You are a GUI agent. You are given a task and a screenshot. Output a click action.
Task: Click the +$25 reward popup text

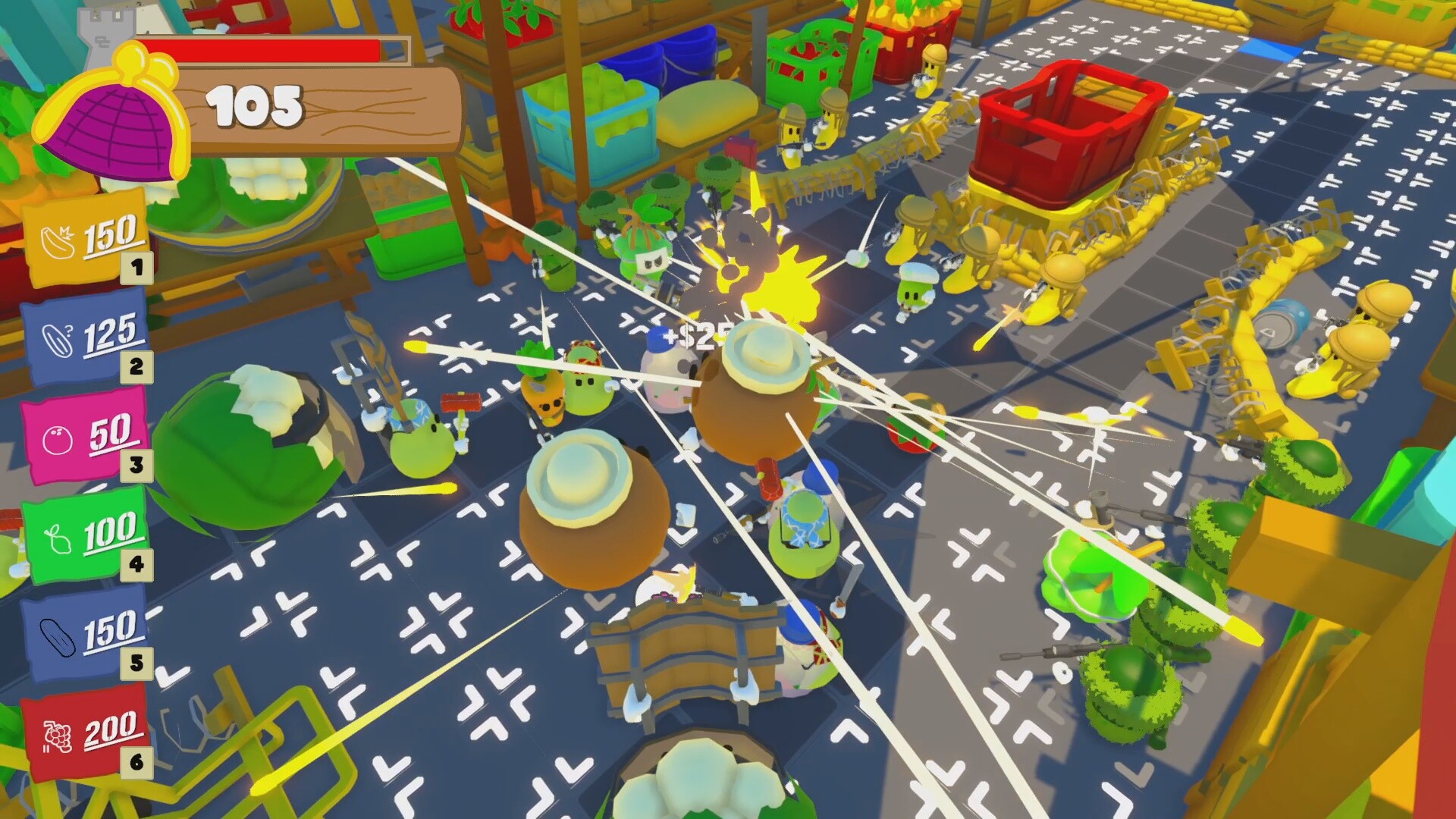pyautogui.click(x=694, y=336)
